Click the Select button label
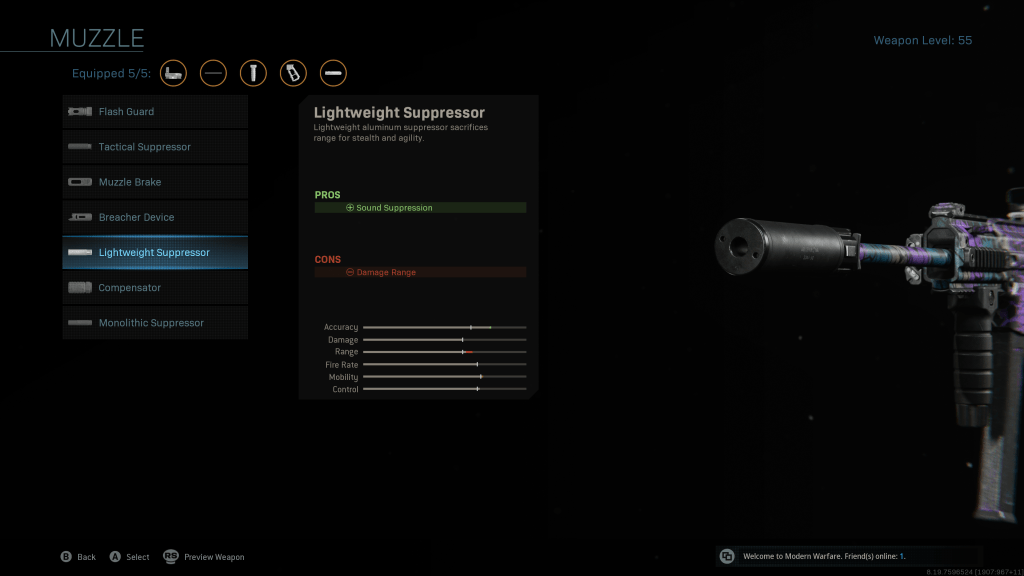Screen dimensions: 1024x576 (129, 557)
